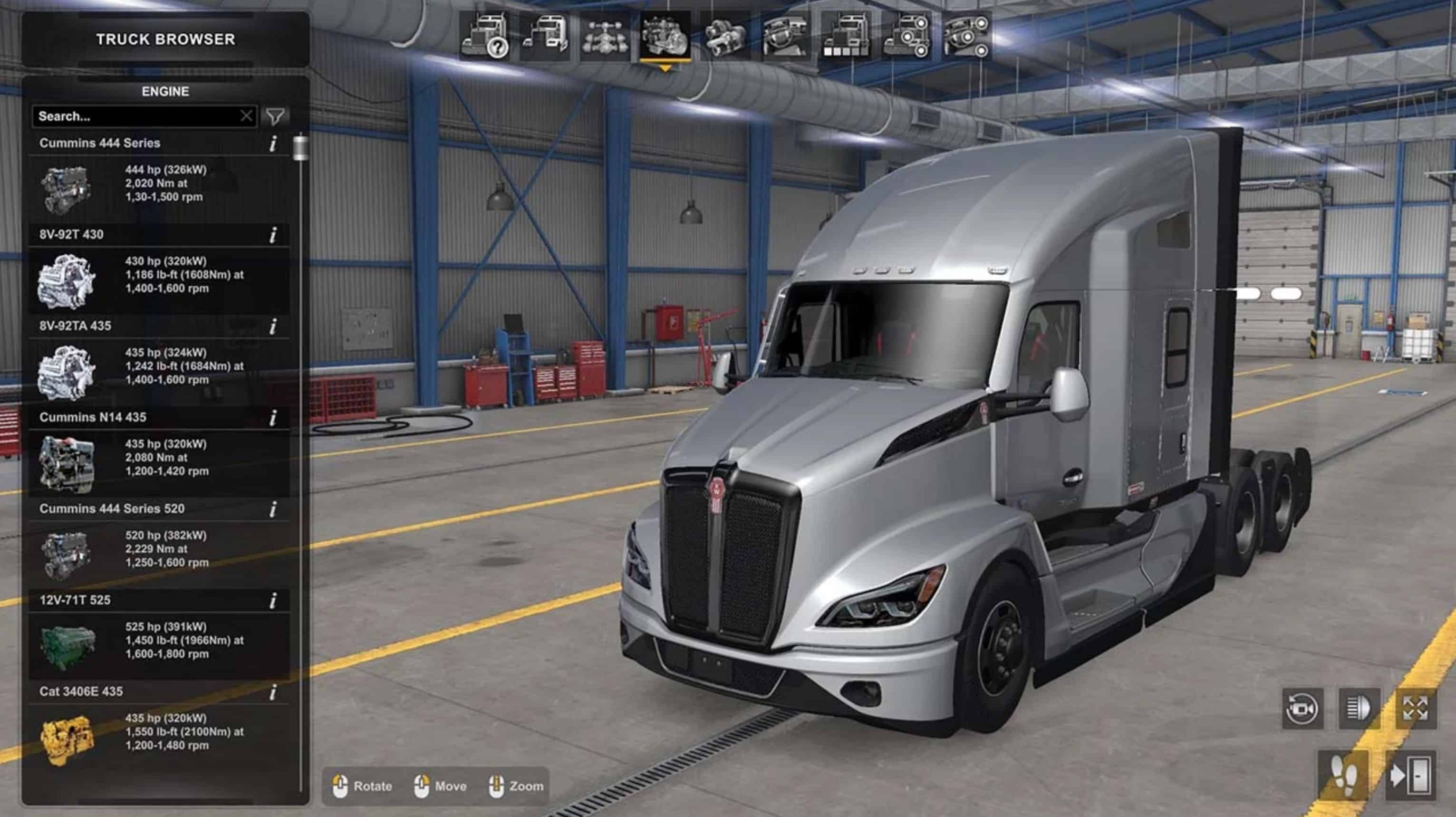Viewport: 1456px width, 817px height.
Task: Select the 8V-92TA 435 engine
Action: coord(158,366)
